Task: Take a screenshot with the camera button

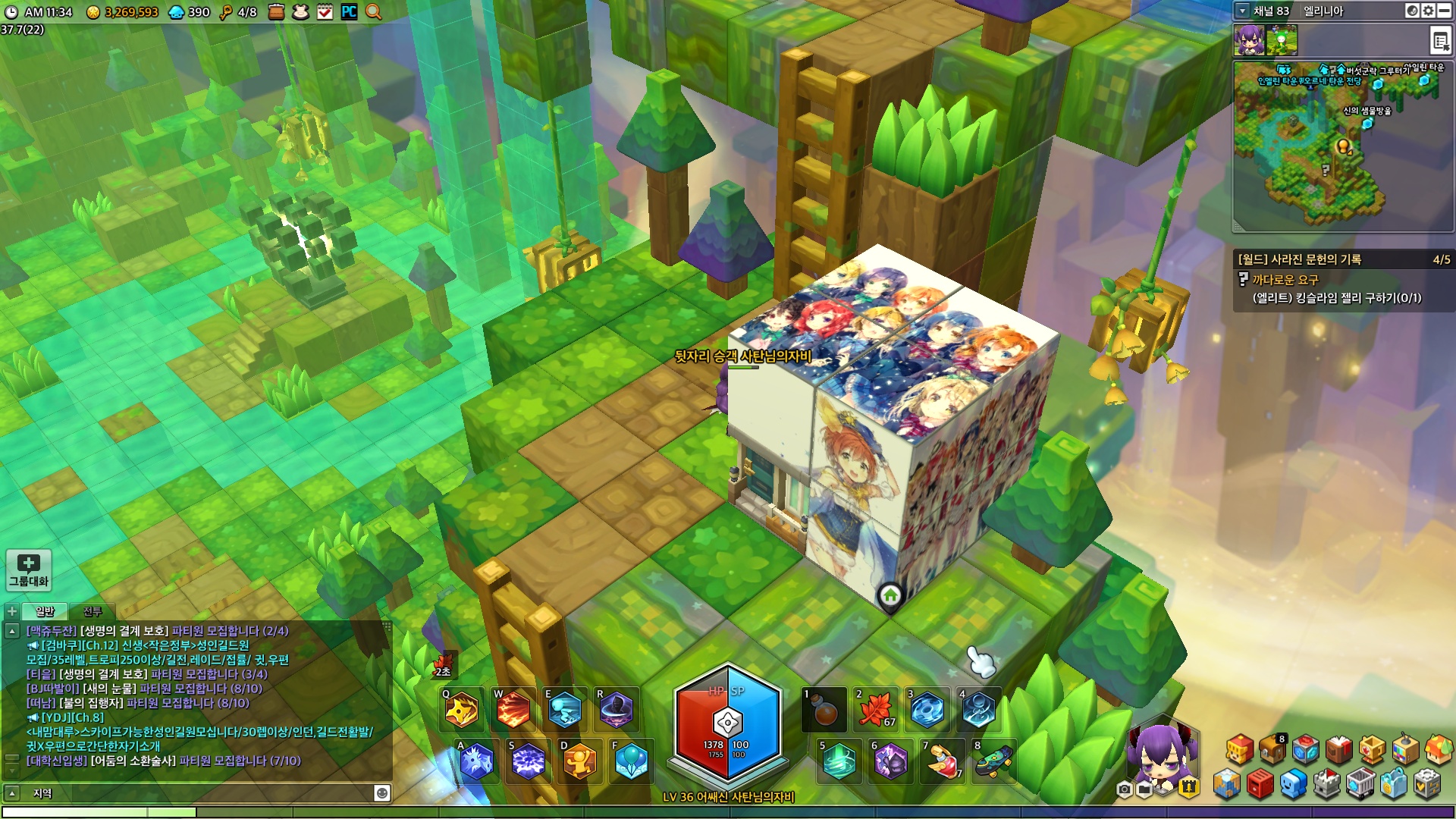Action: [x=1125, y=790]
